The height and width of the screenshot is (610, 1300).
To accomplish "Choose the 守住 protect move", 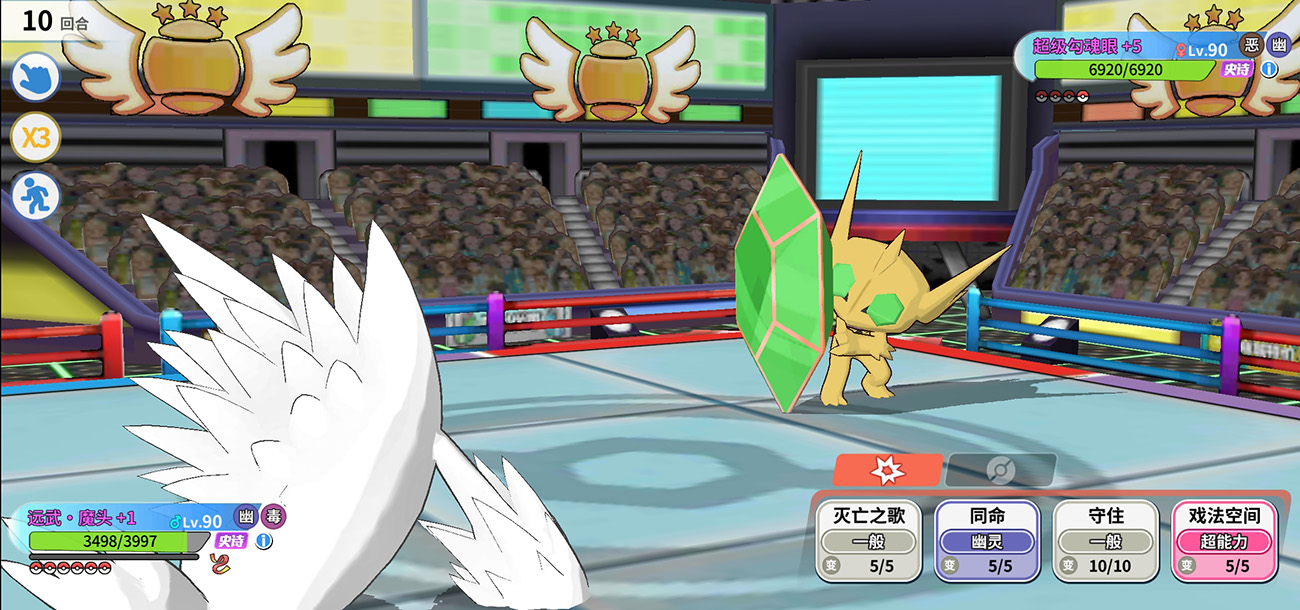I will click(1106, 540).
